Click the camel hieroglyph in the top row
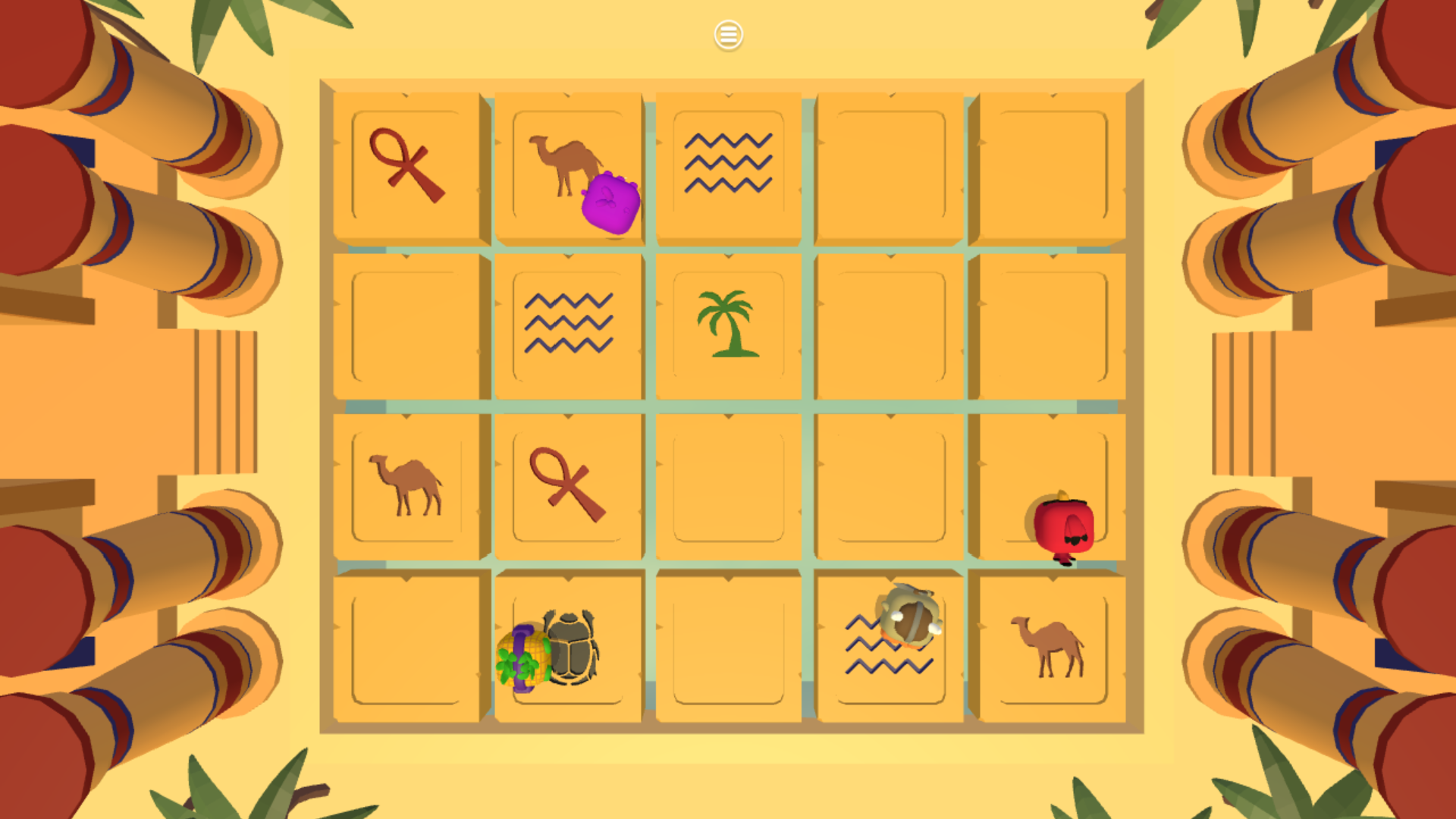This screenshot has width=1456, height=819. tap(565, 159)
